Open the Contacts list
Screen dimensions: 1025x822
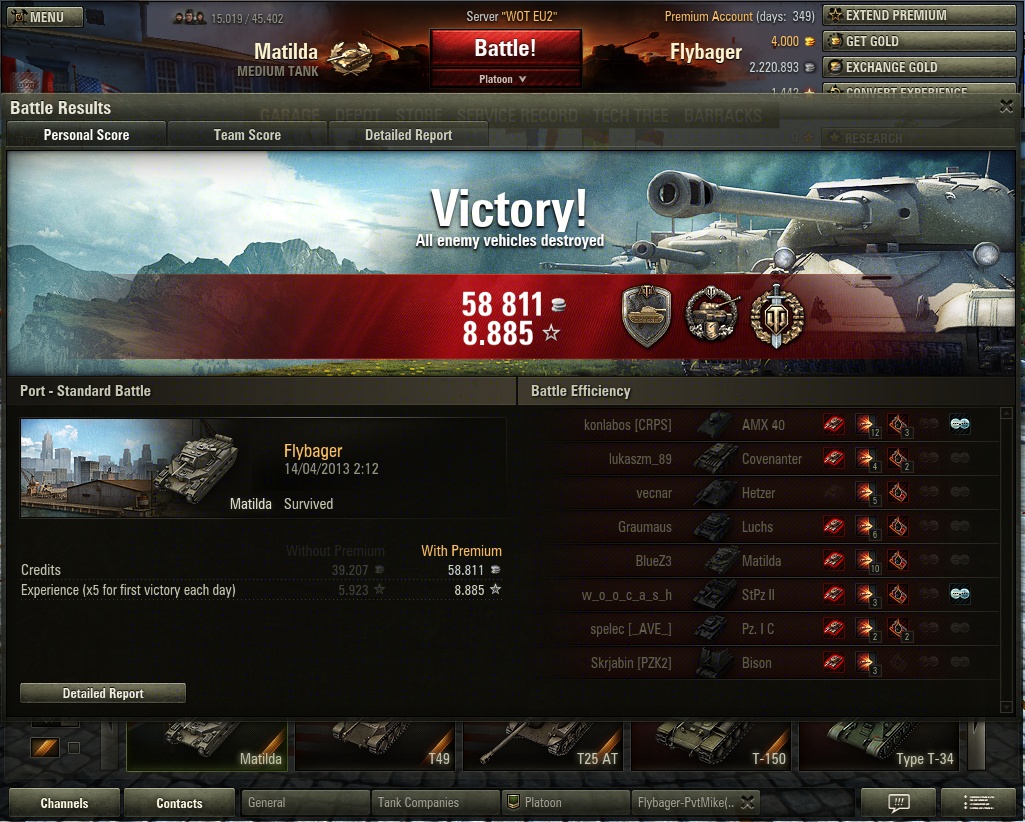click(179, 803)
